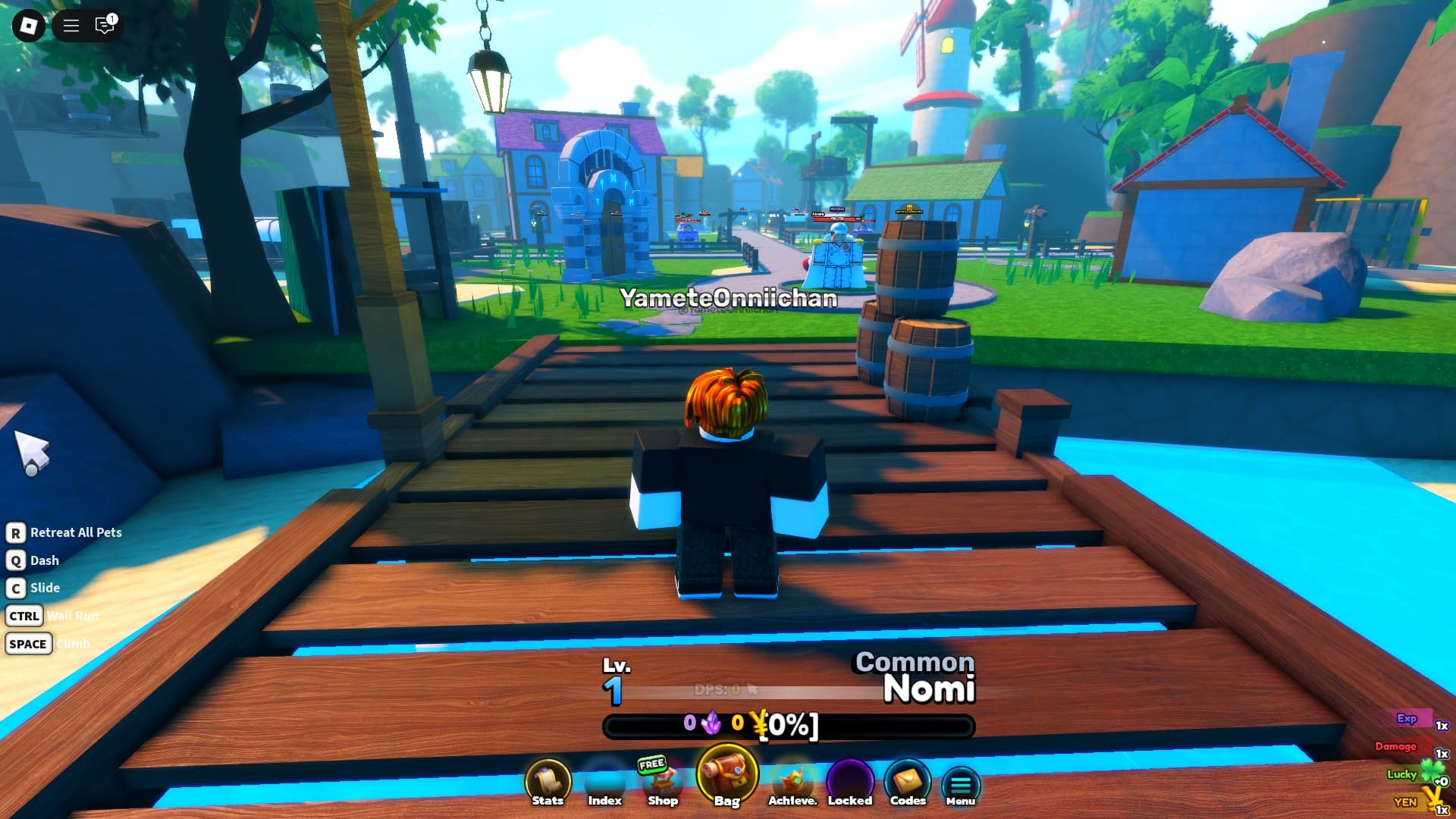1456x819 pixels.
Task: Open the Bag backpack inventory
Action: coord(726,777)
